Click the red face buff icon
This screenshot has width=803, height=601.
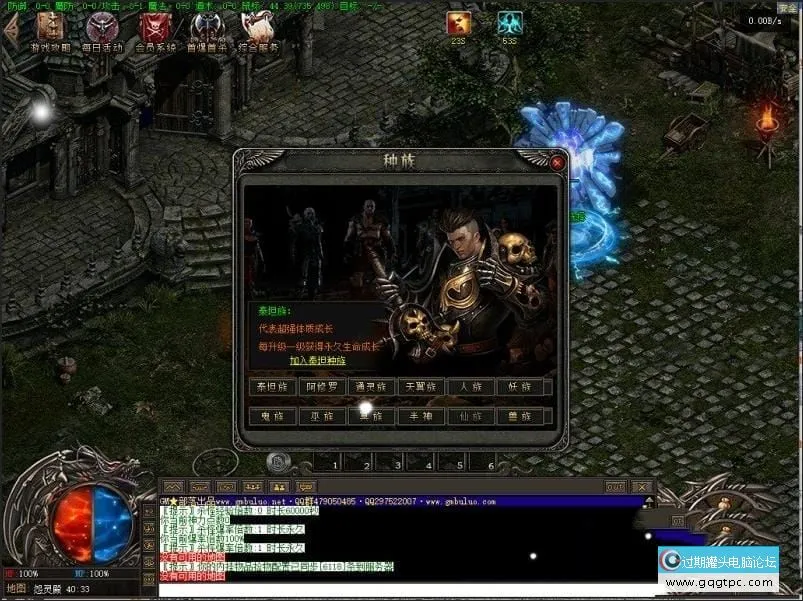[x=459, y=24]
